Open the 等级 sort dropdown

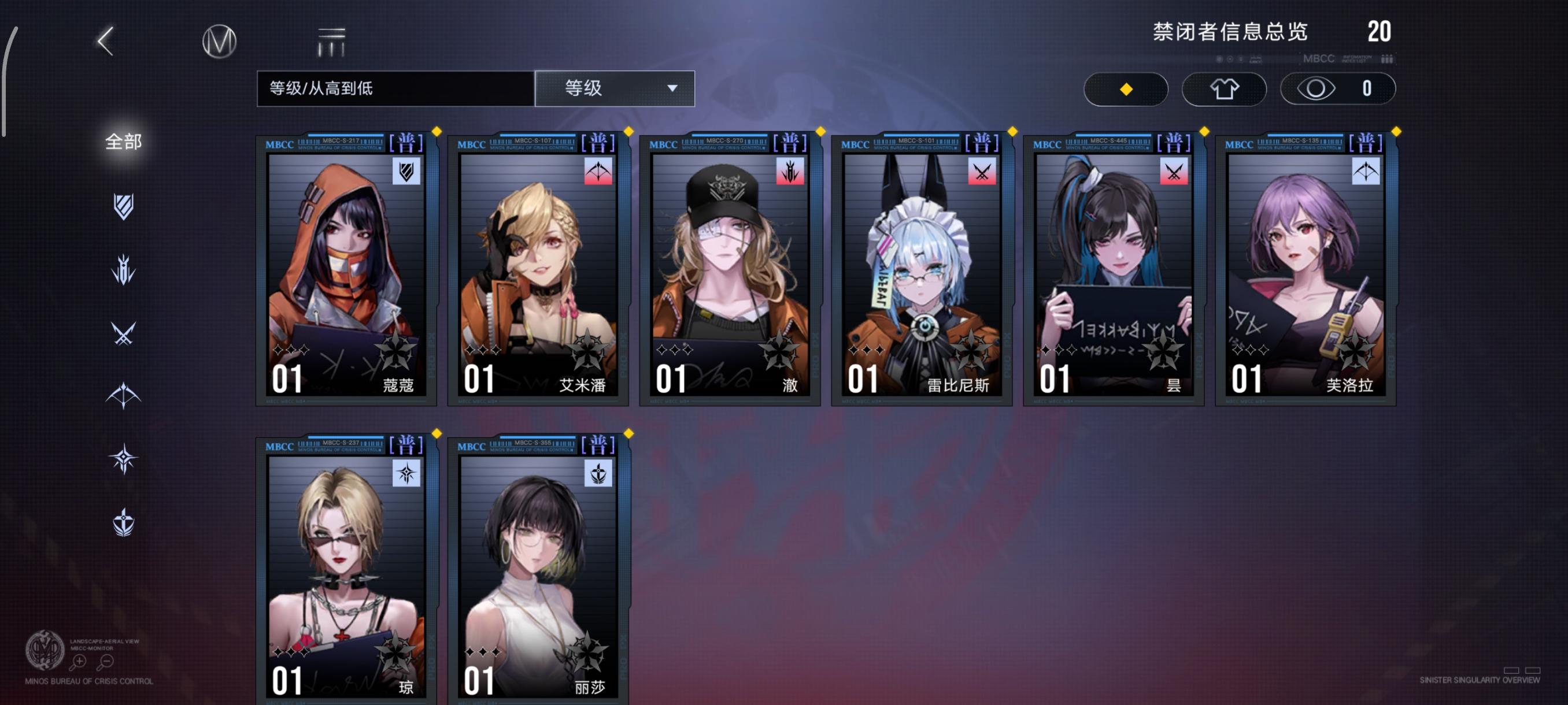(613, 89)
